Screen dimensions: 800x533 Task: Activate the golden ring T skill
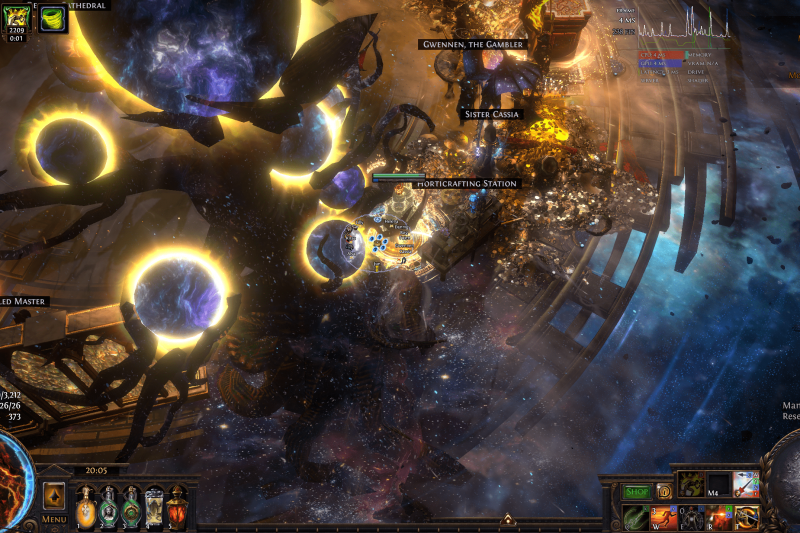click(x=746, y=517)
